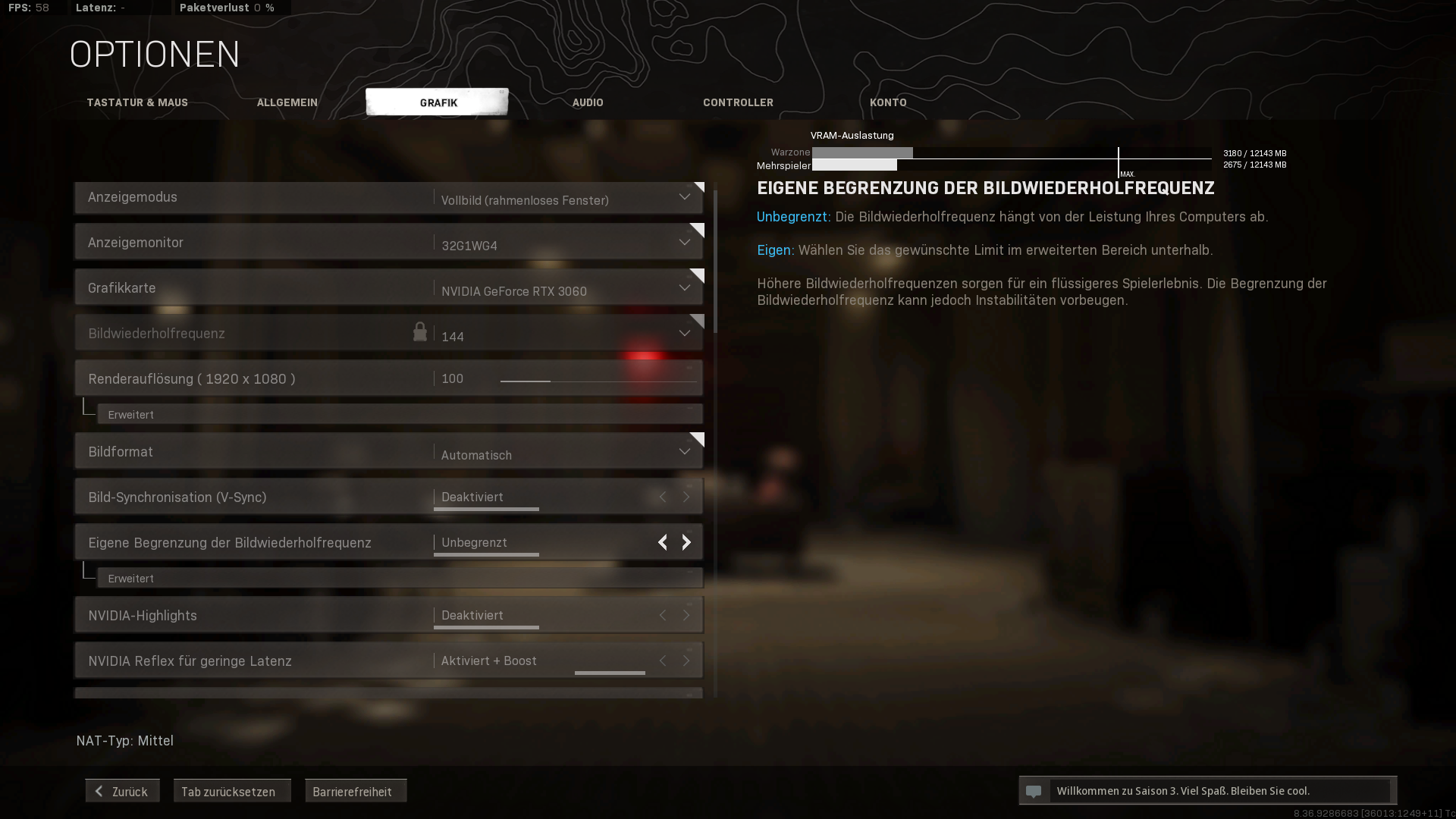
Task: Click the right arrow on NVIDIA Reflex für geringe Latenz
Action: coord(686,661)
